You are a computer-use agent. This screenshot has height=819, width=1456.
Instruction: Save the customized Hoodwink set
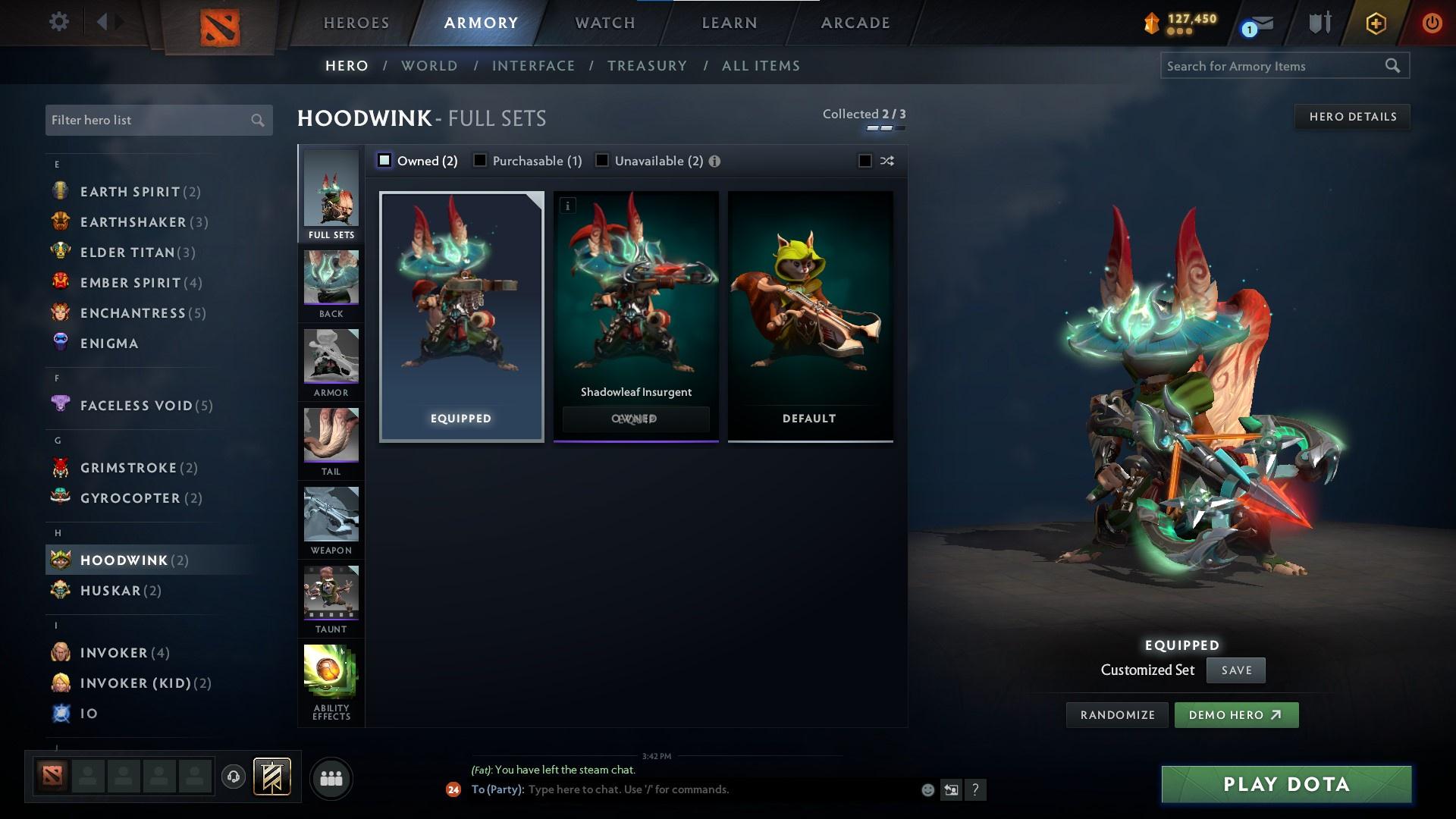coord(1235,670)
